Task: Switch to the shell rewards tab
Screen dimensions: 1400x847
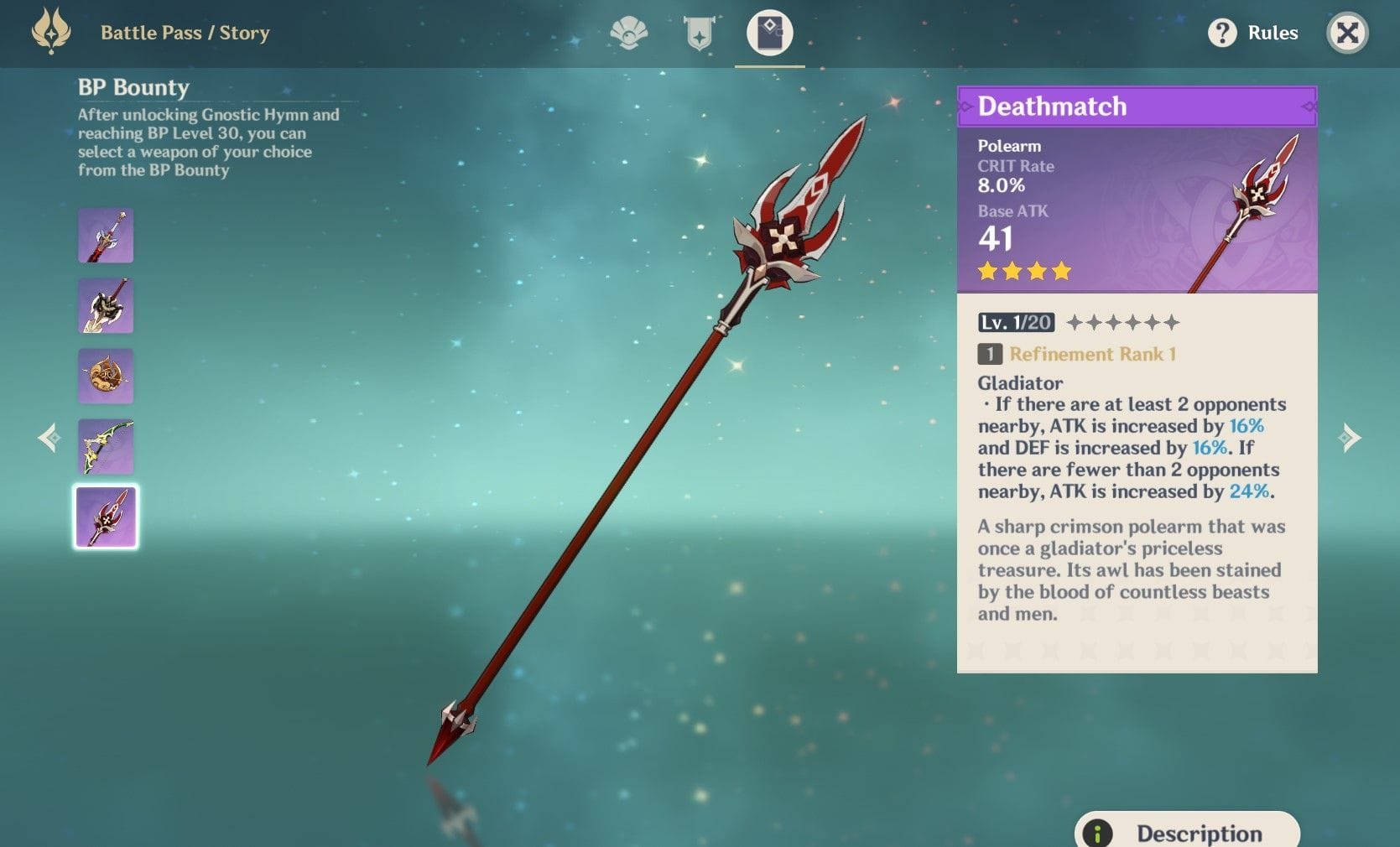Action: click(x=628, y=34)
